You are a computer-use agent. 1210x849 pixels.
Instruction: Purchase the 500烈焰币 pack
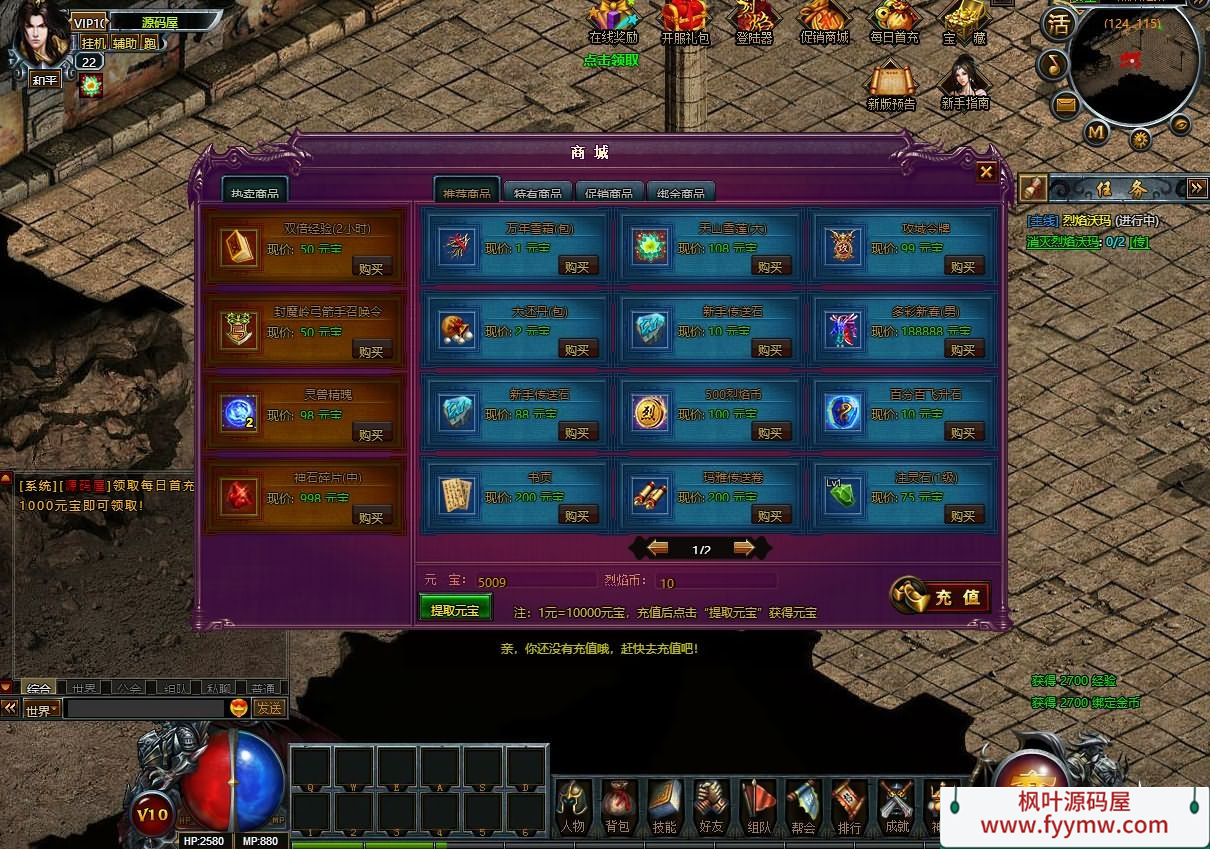[769, 433]
